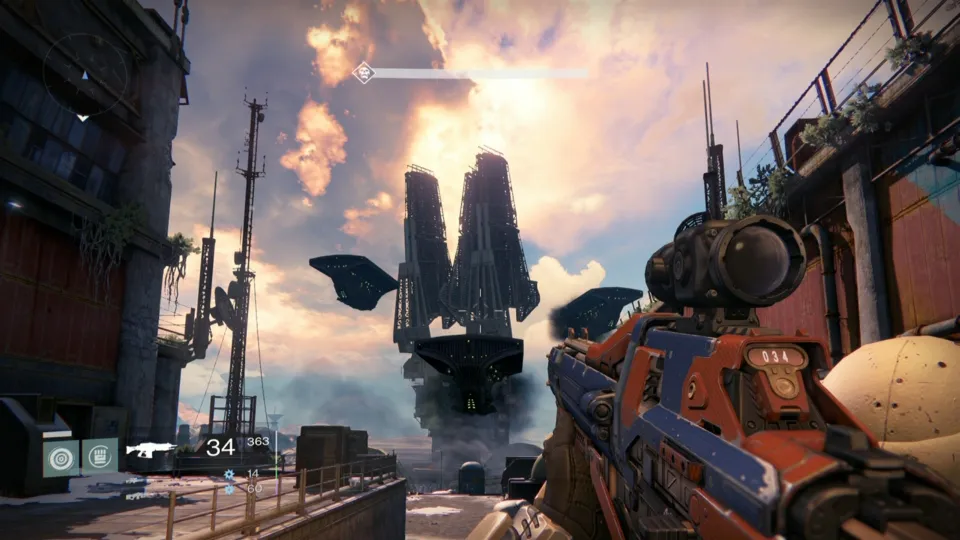
Task: Select the grenade ability icon
Action: [60, 456]
